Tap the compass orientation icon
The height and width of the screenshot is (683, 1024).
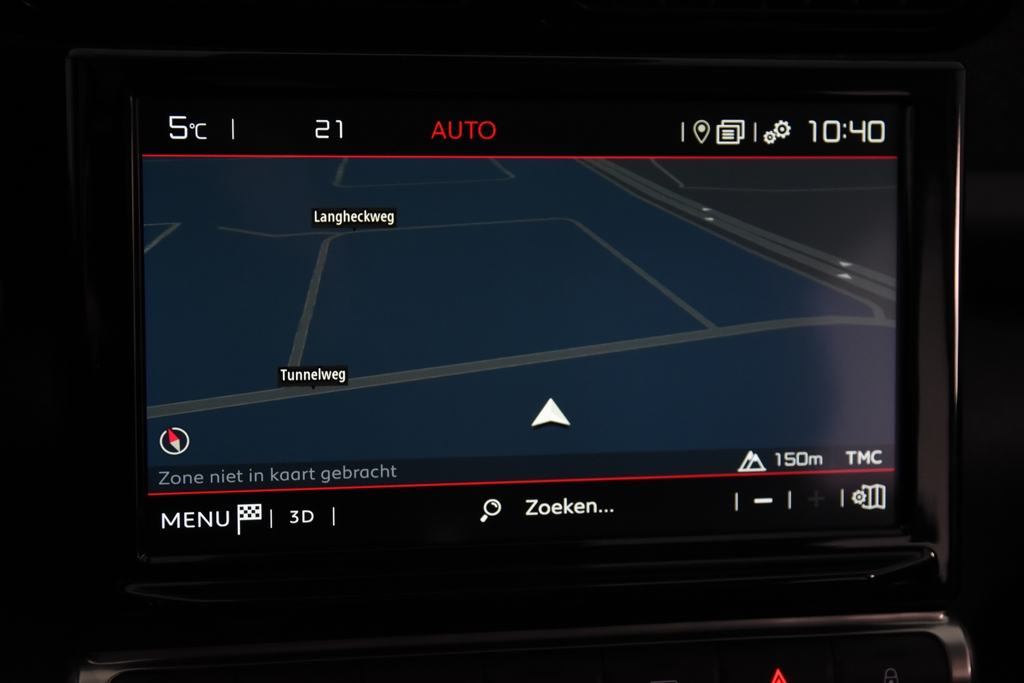point(174,440)
